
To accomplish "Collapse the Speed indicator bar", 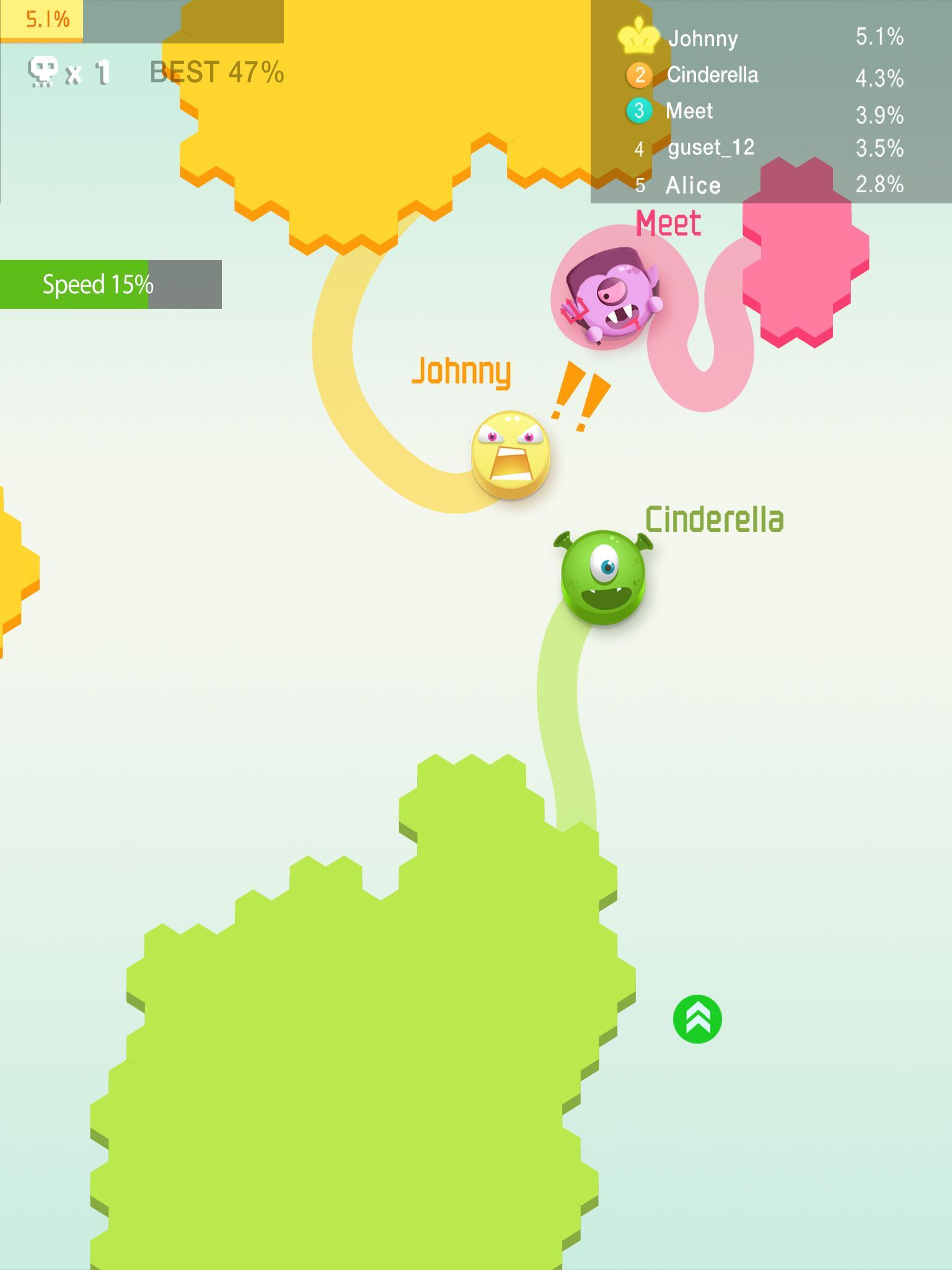I will (x=112, y=285).
